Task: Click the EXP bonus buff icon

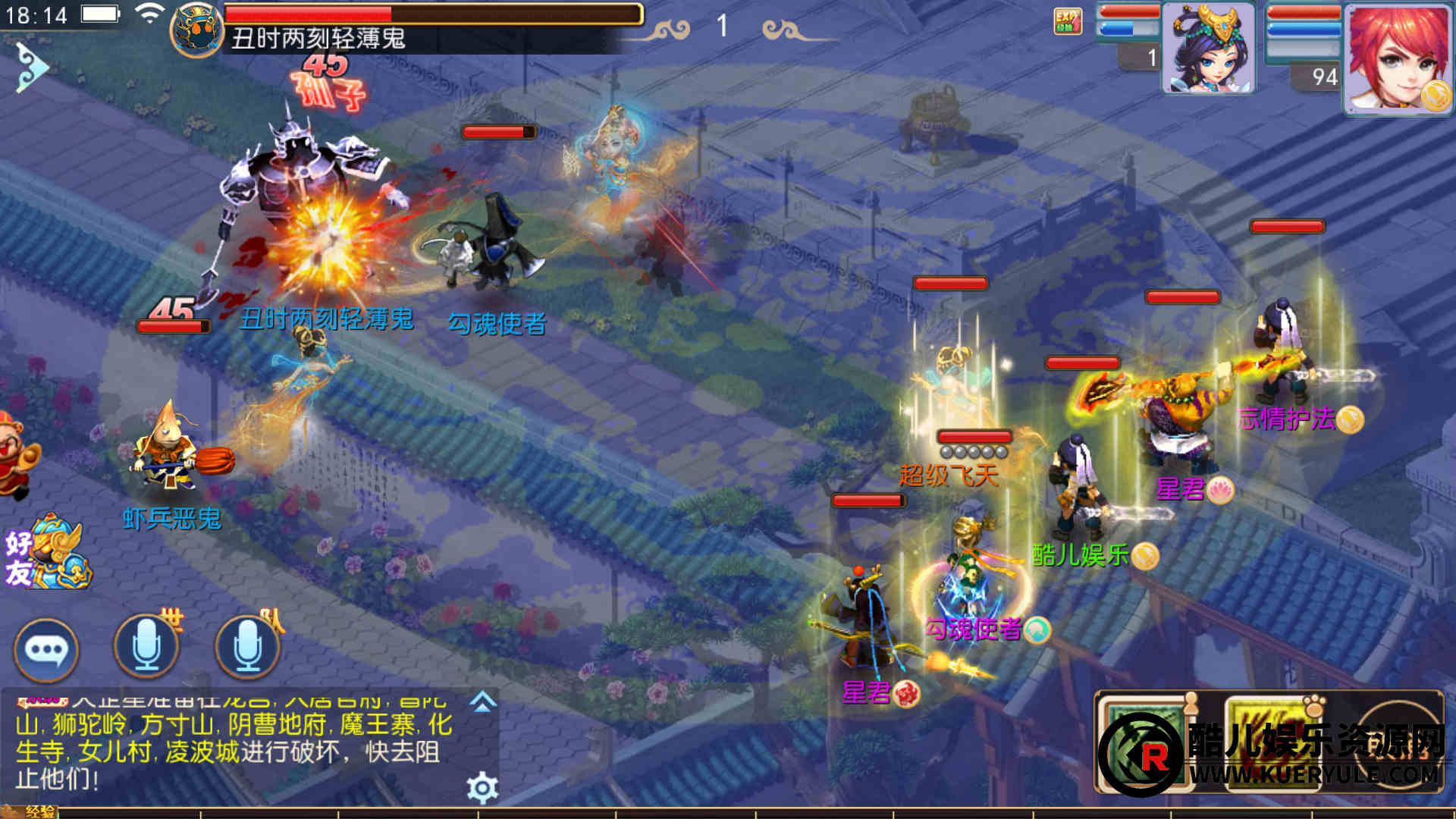Action: [x=1068, y=21]
